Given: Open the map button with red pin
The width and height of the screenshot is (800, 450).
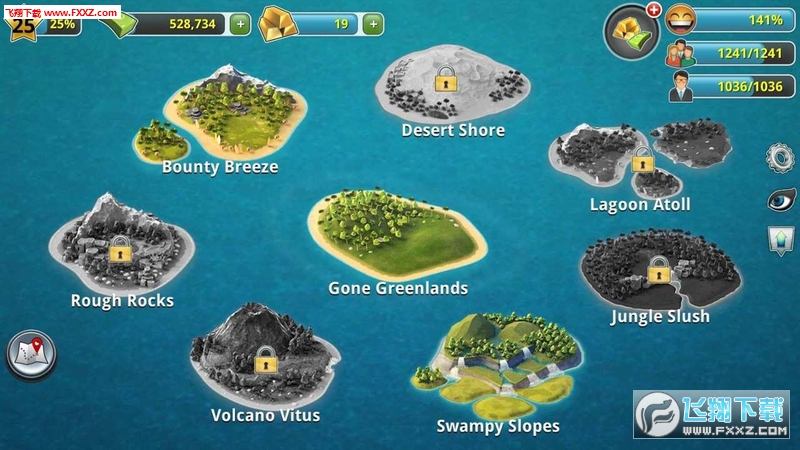Looking at the screenshot, I should (31, 353).
